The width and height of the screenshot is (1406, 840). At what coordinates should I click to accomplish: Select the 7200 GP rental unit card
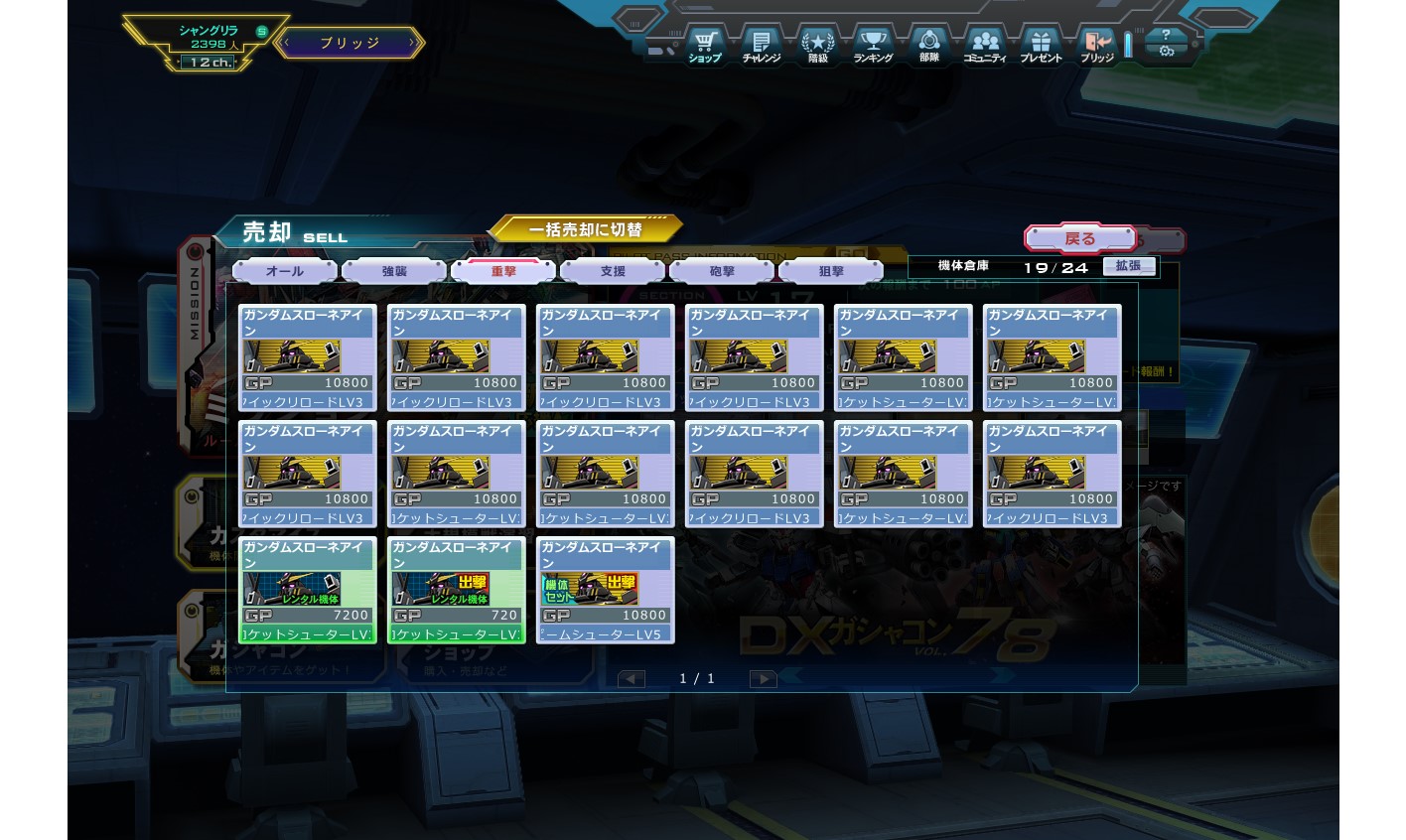point(307,590)
